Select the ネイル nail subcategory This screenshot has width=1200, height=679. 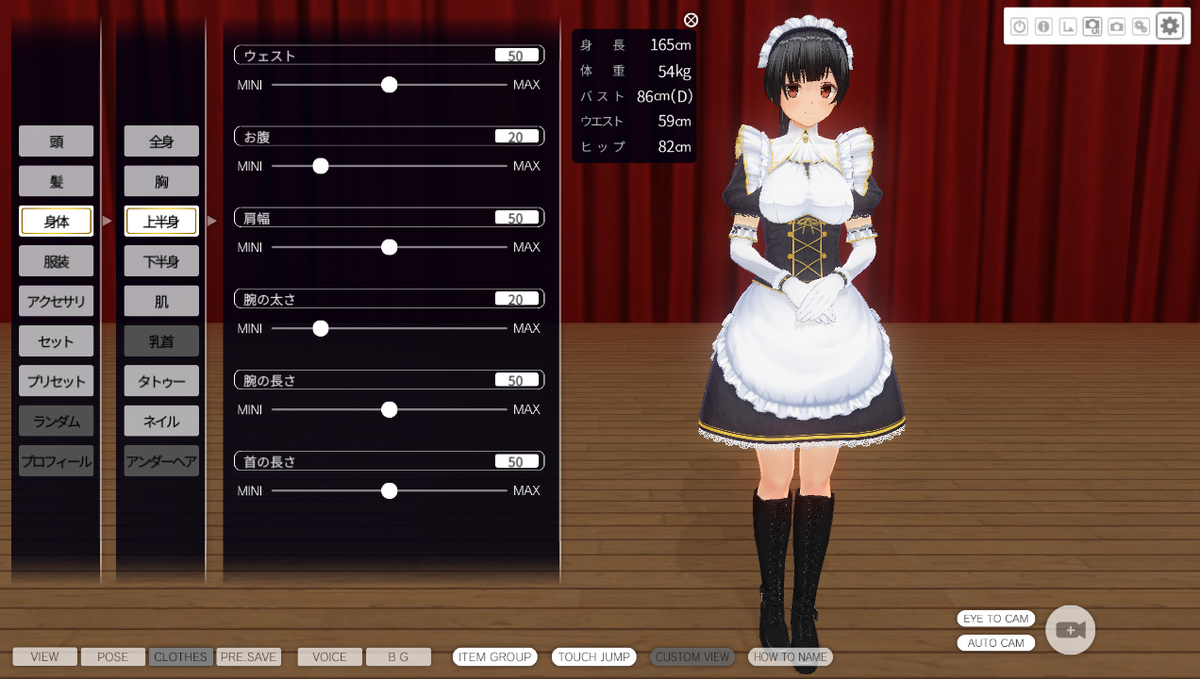tap(161, 421)
